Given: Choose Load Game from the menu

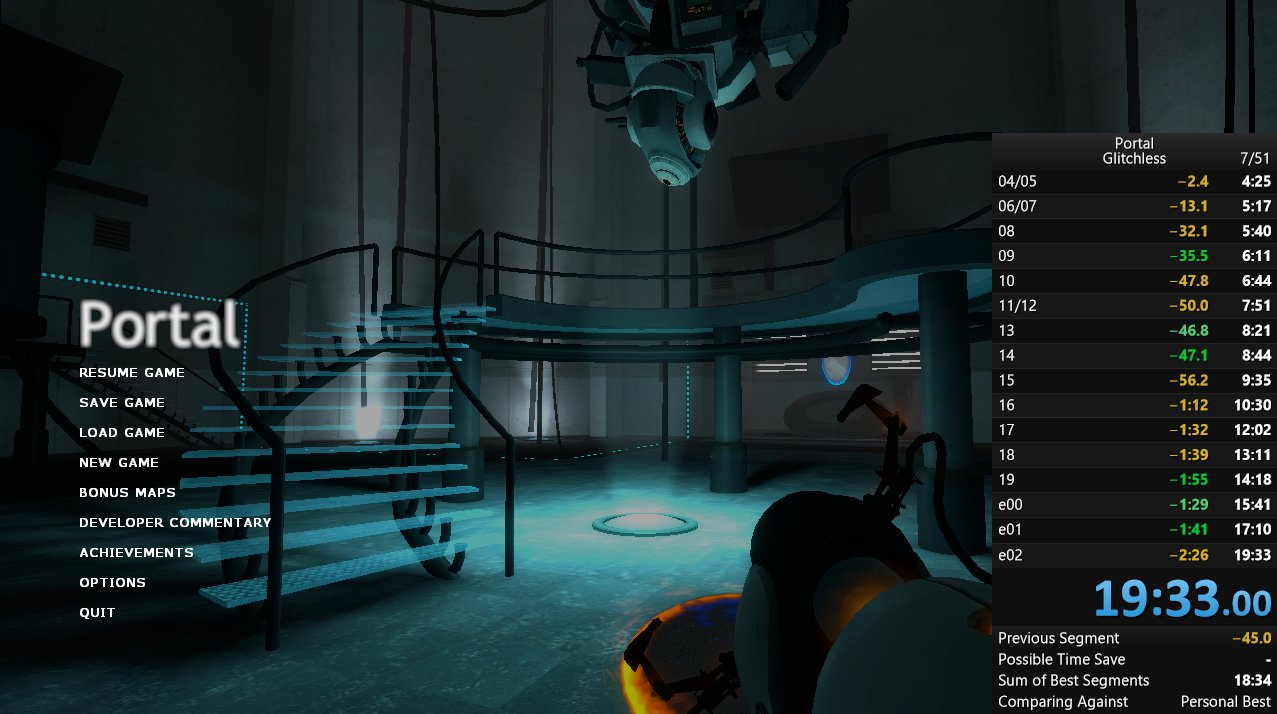Looking at the screenshot, I should click(122, 433).
